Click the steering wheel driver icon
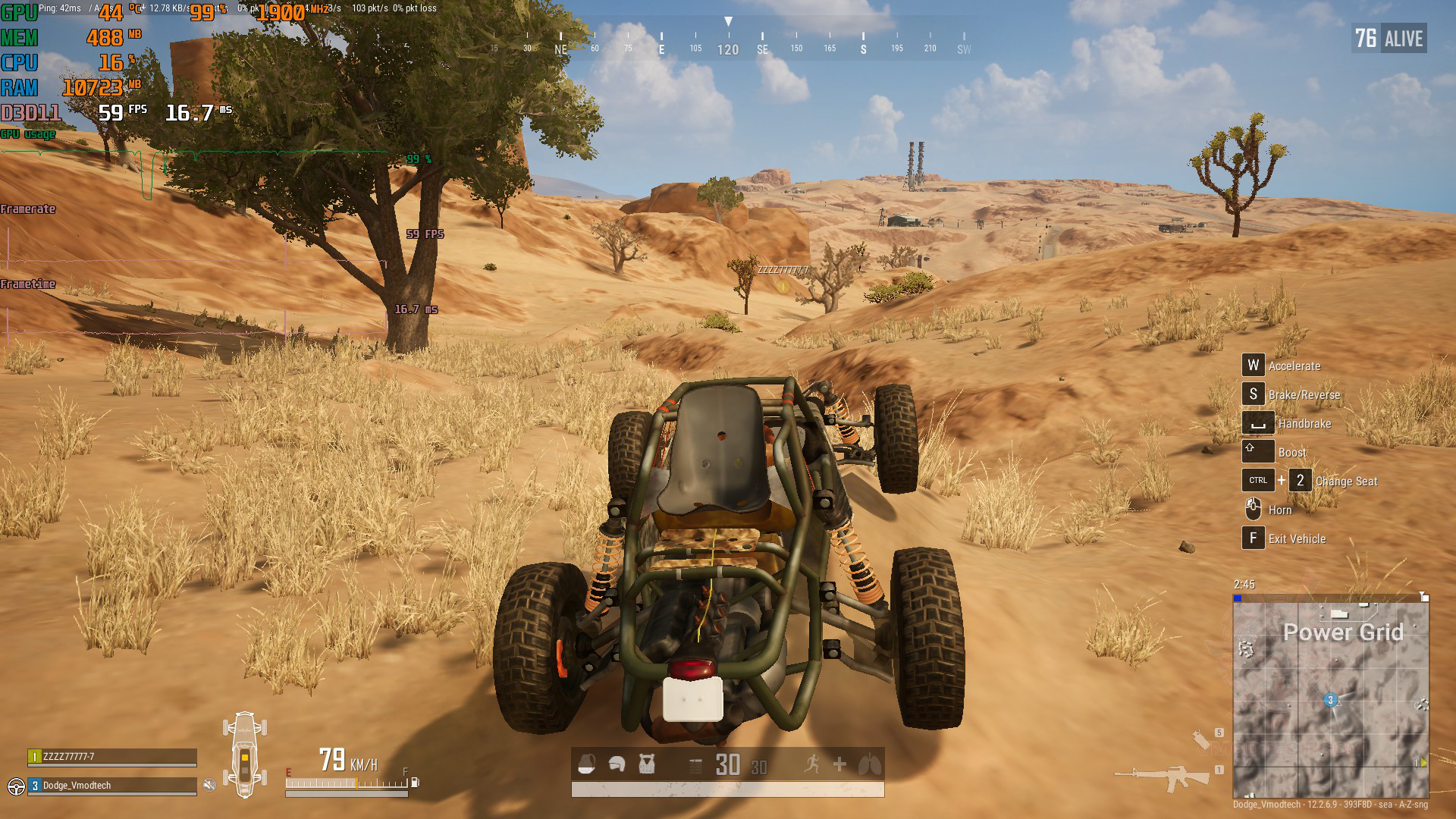Viewport: 1456px width, 819px height. pos(16,786)
